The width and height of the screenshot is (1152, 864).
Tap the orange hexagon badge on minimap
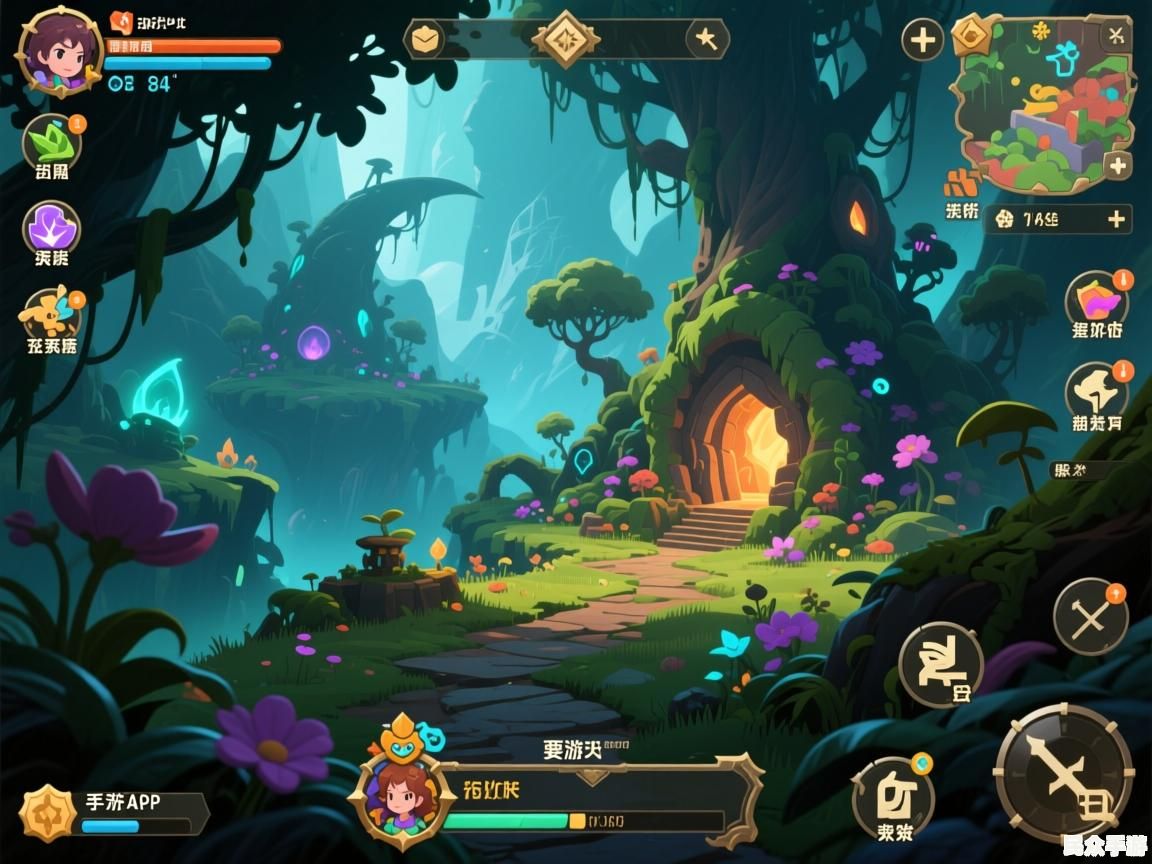[971, 35]
